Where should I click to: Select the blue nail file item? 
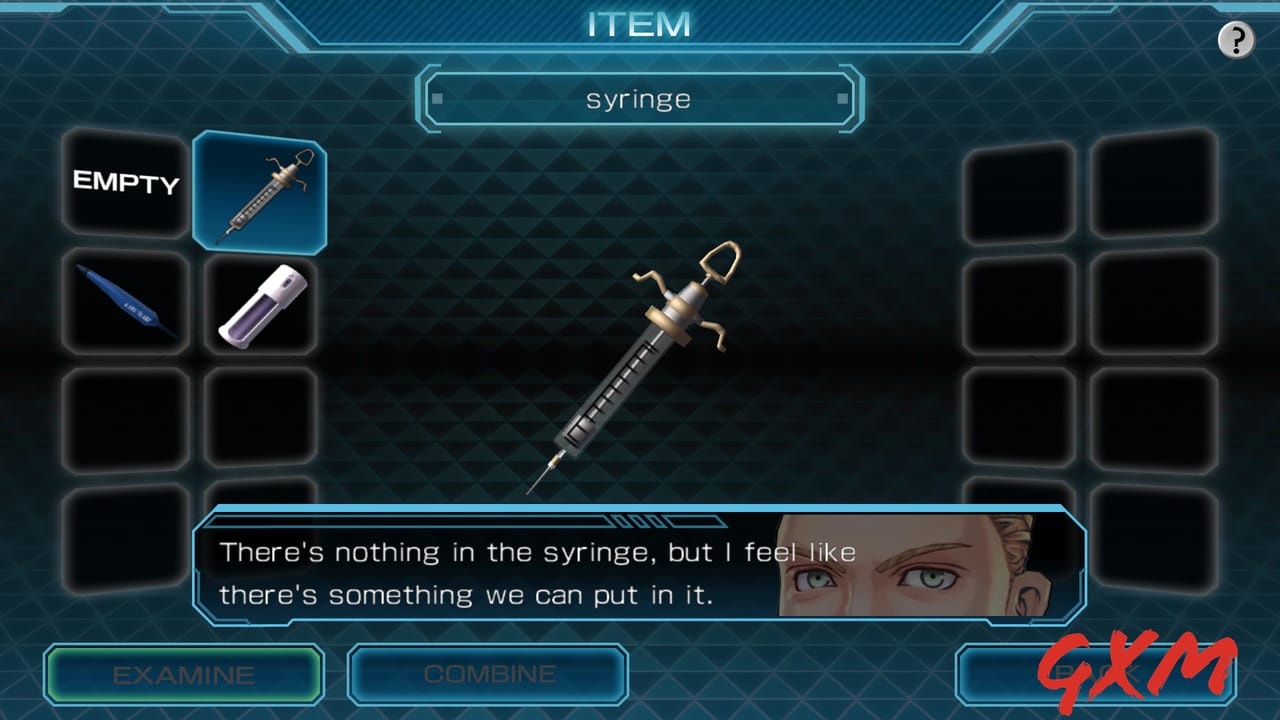tap(124, 305)
